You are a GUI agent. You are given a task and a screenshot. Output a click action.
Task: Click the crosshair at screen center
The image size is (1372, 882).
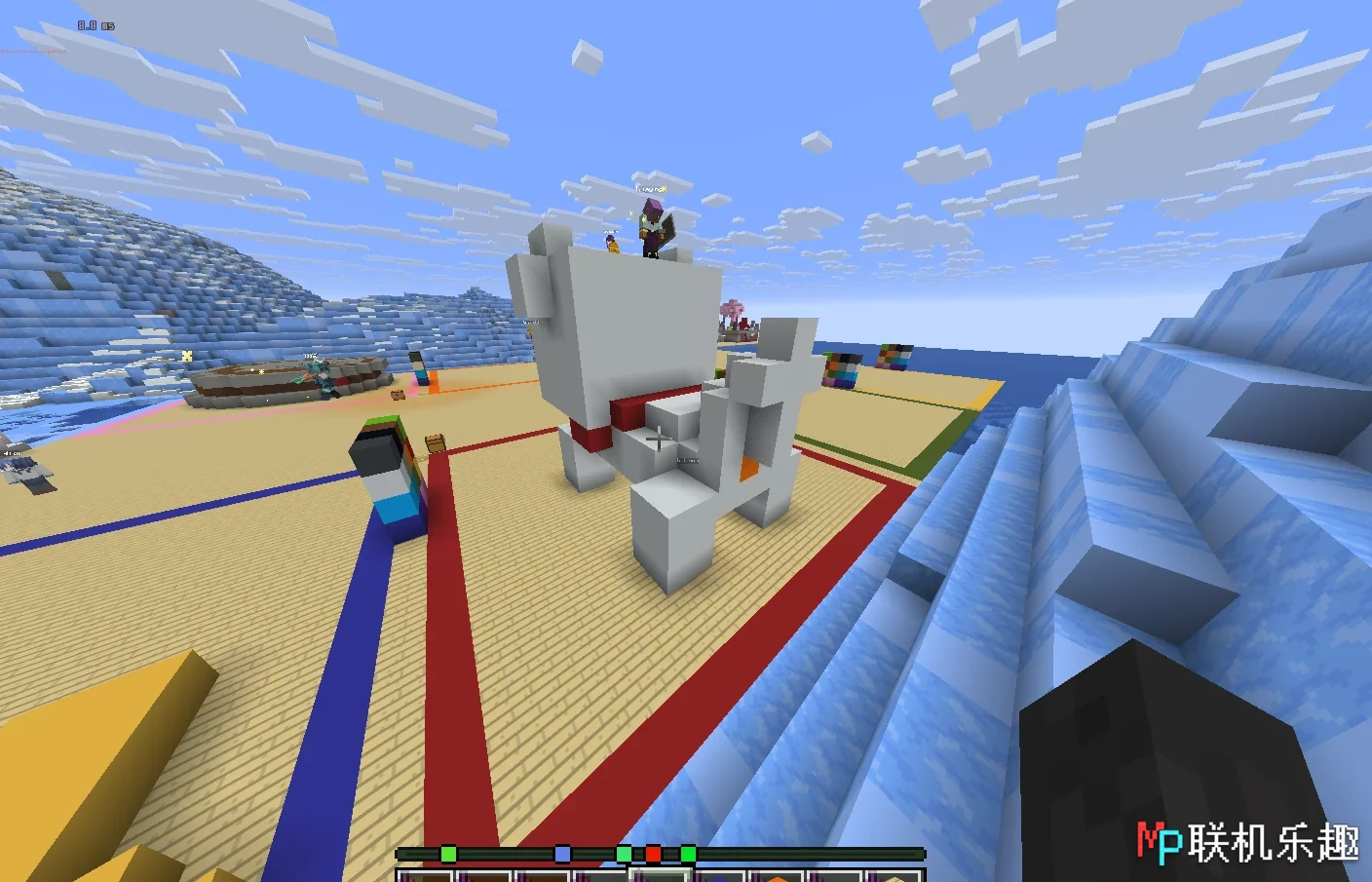660,441
